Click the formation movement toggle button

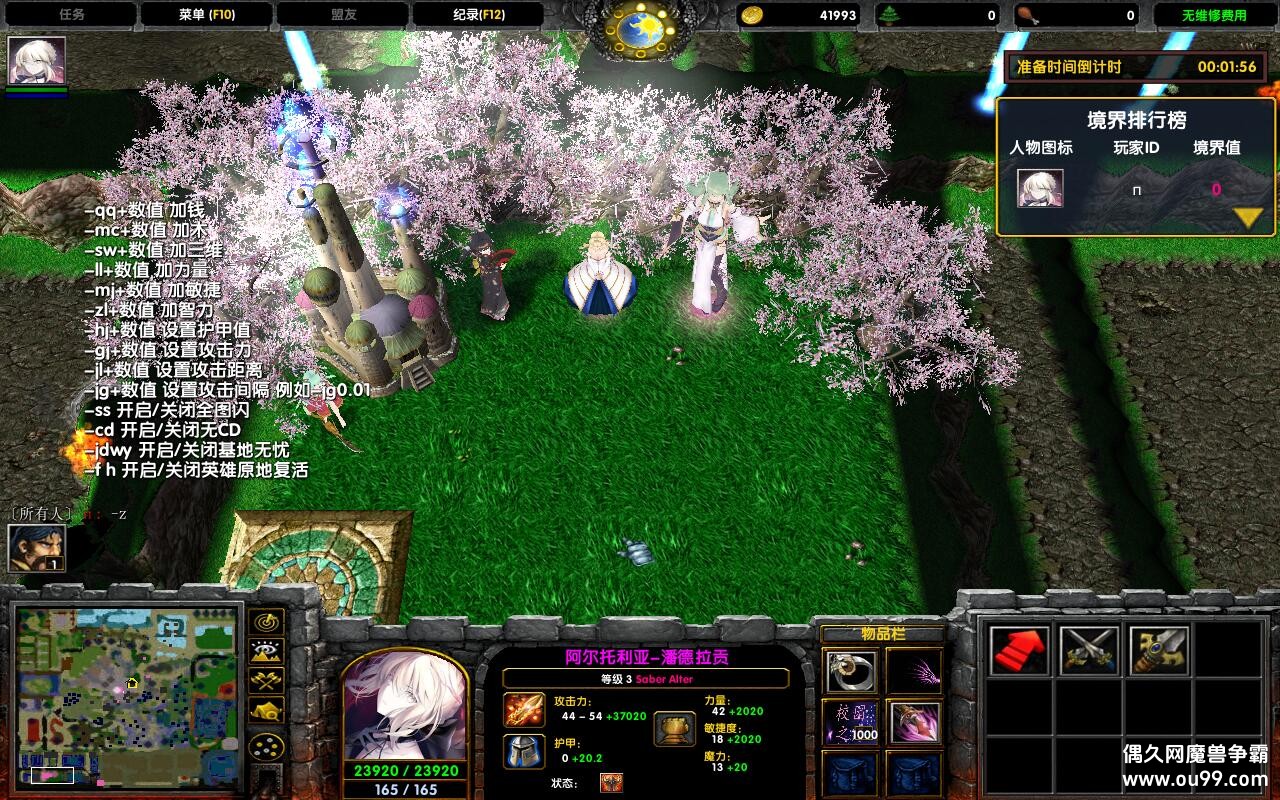267,747
